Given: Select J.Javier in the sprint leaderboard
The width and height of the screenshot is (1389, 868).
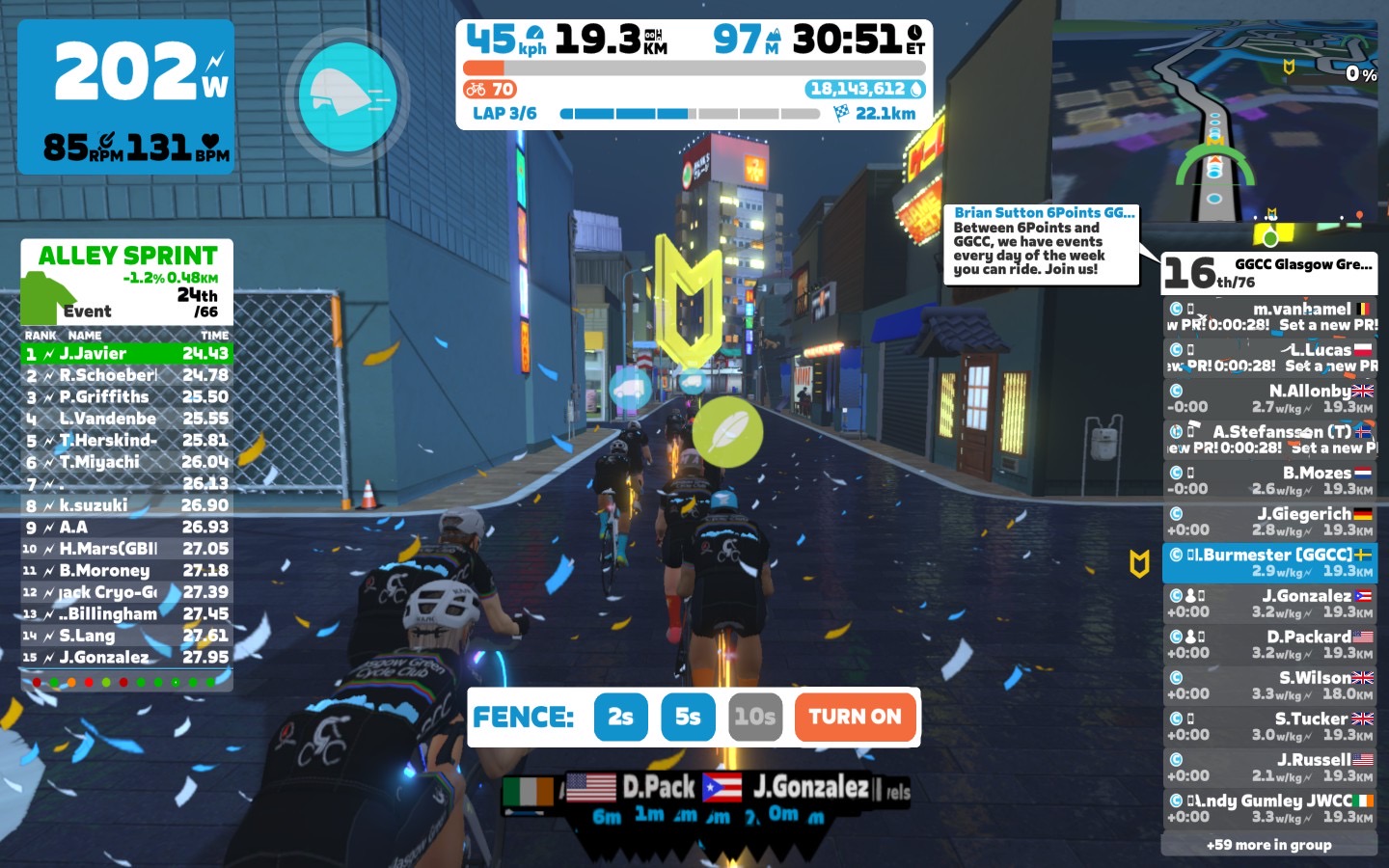Looking at the screenshot, I should click(127, 354).
